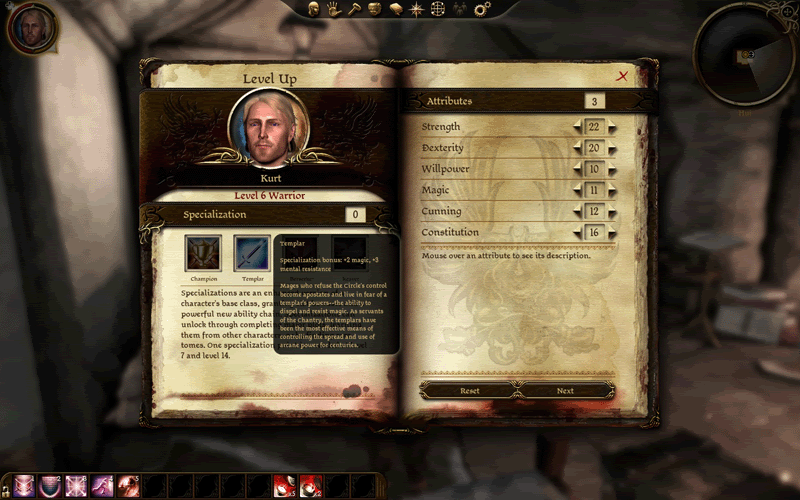Viewport: 800px width, 500px height.
Task: Decrease the Strength attribute
Action: 577,127
